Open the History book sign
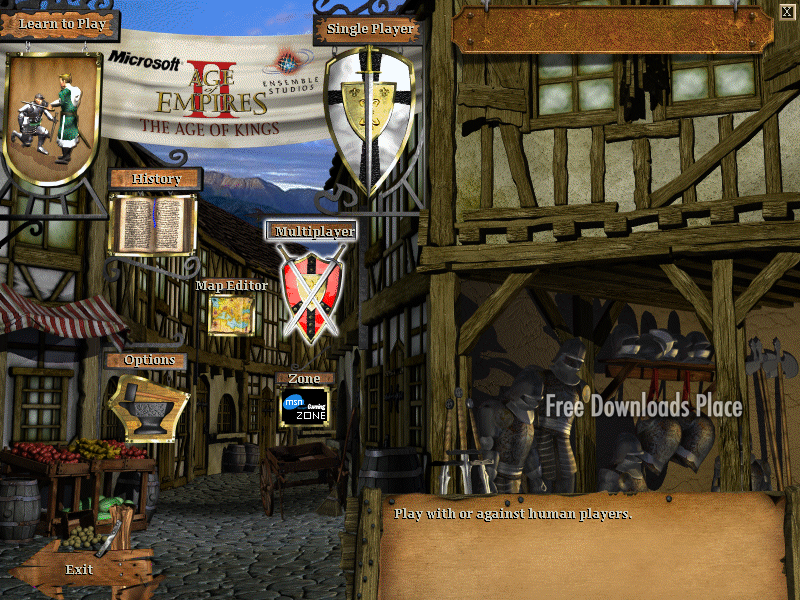Viewport: 800px width, 600px height. [x=156, y=179]
